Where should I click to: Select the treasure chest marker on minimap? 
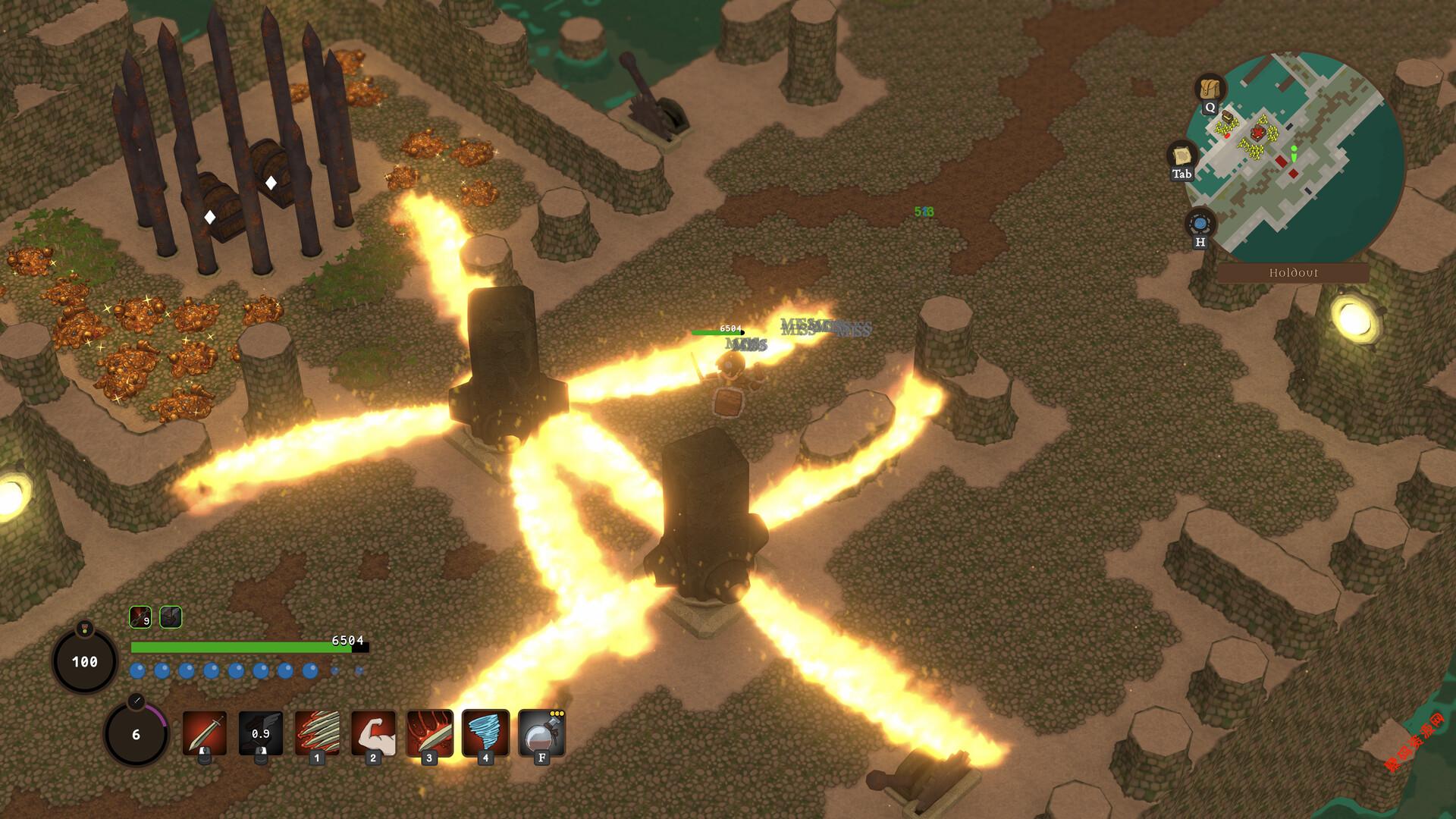tap(1227, 118)
